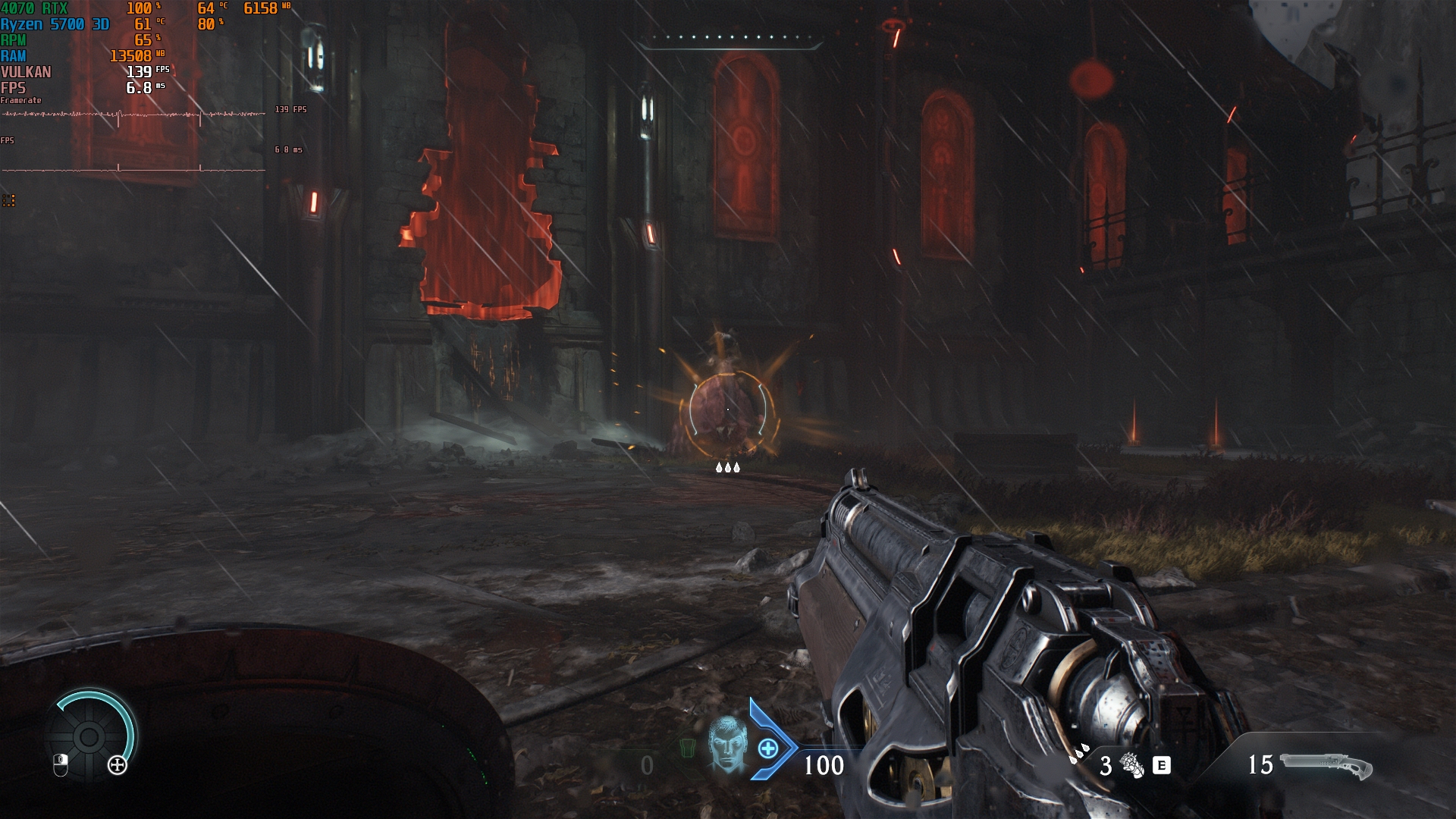
Task: Select the gauntlet melee charge icon
Action: (x=1131, y=765)
